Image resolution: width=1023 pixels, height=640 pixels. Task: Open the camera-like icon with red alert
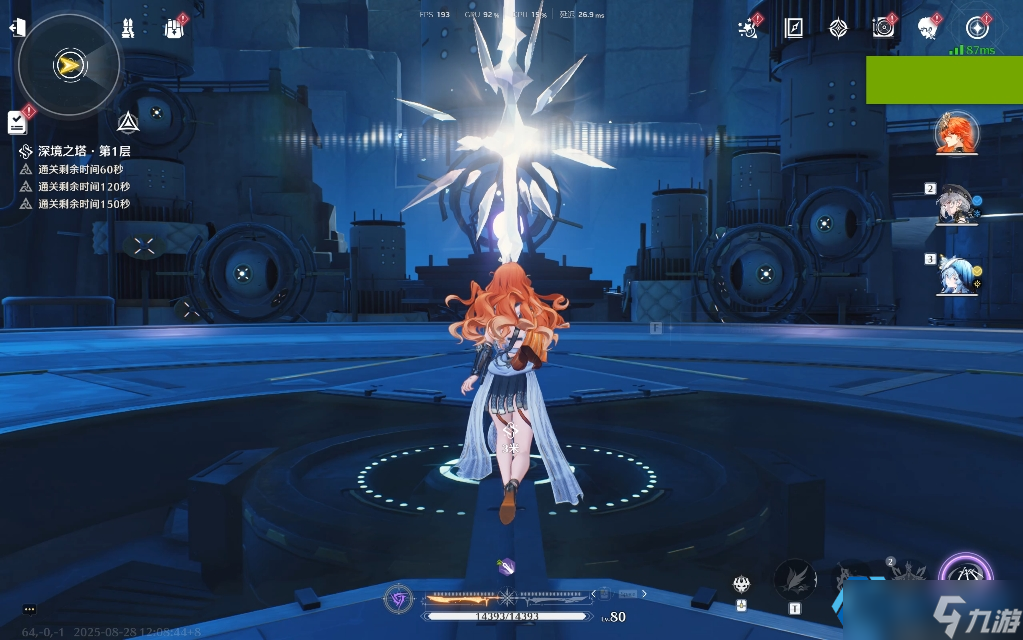pos(883,28)
